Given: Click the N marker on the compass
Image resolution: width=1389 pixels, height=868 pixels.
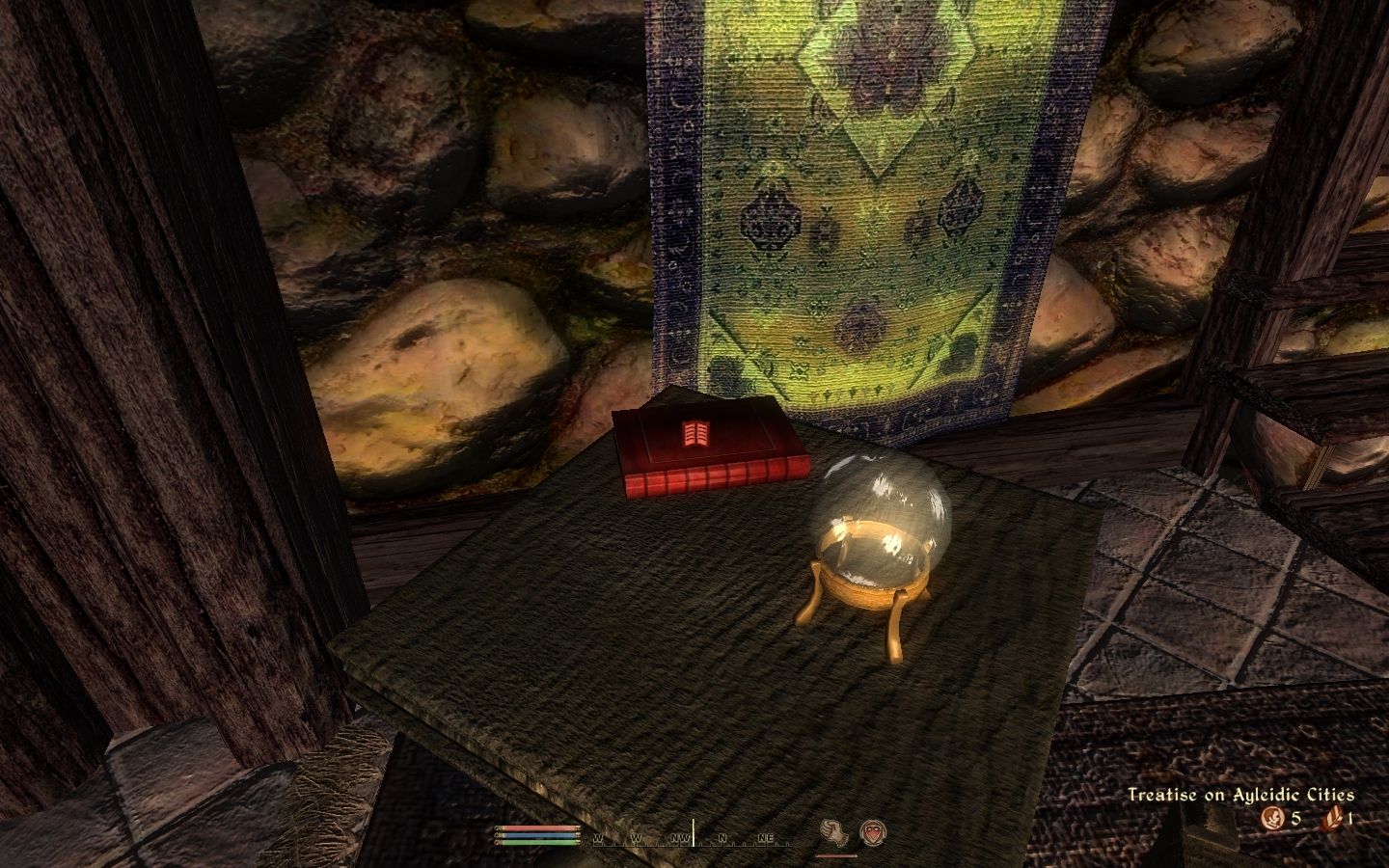Looking at the screenshot, I should pos(722,839).
